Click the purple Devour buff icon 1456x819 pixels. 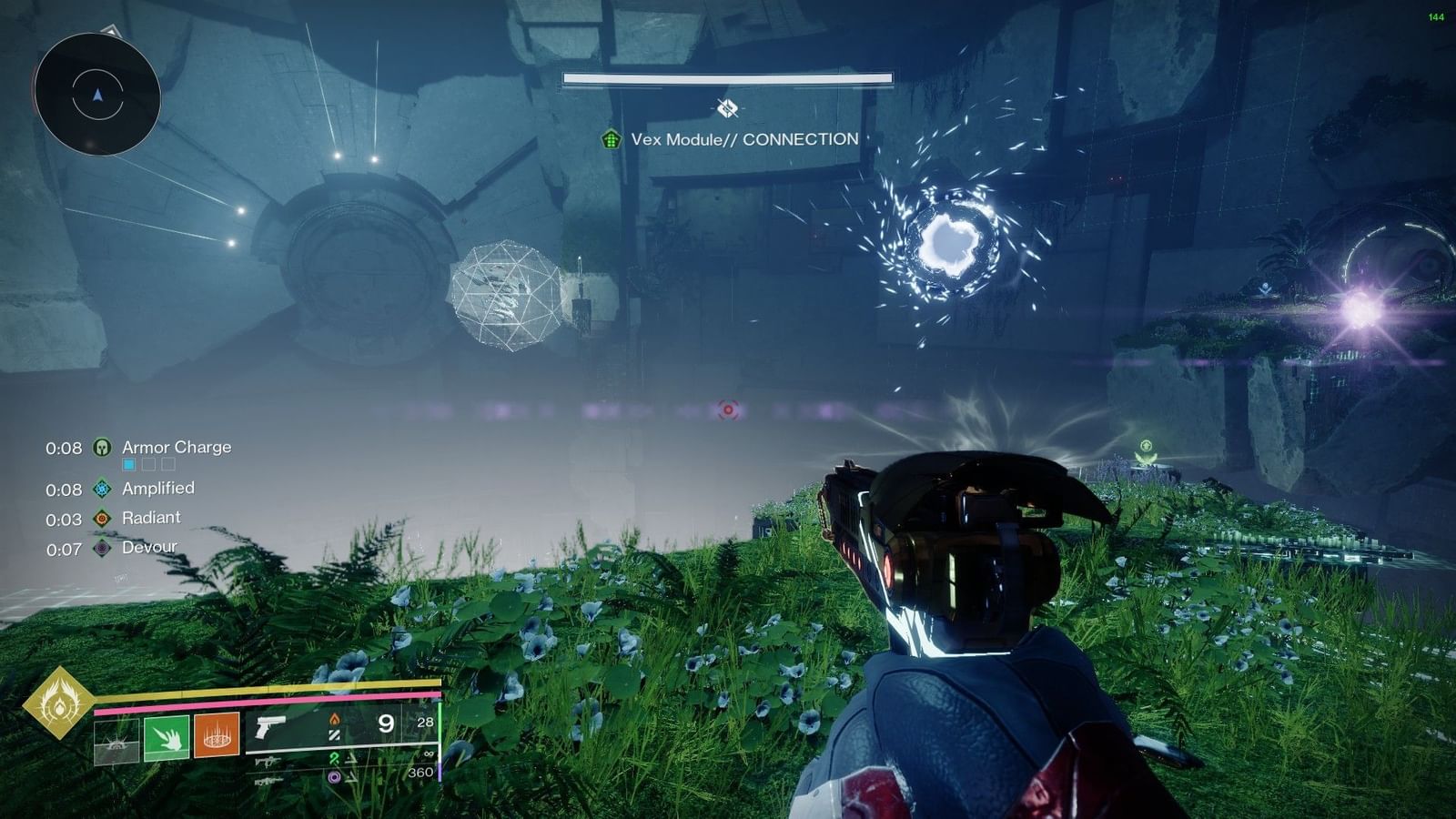click(101, 547)
